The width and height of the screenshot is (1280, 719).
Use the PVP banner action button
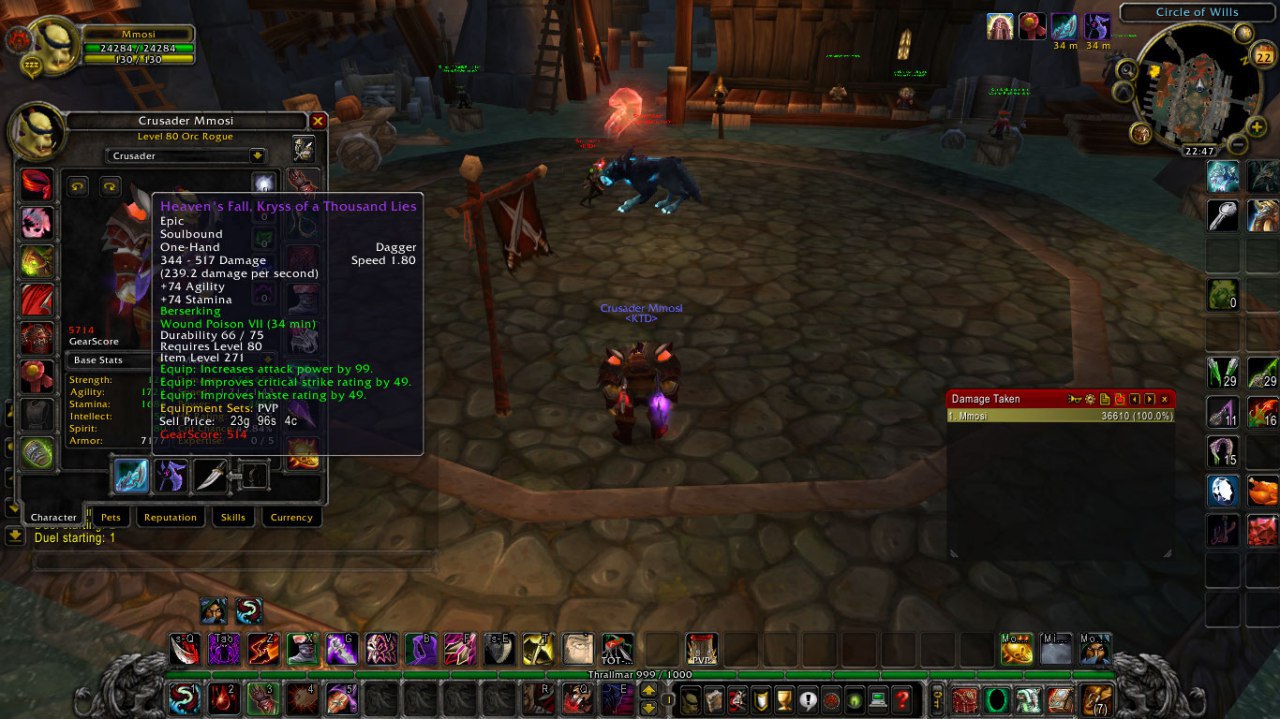[x=701, y=649]
